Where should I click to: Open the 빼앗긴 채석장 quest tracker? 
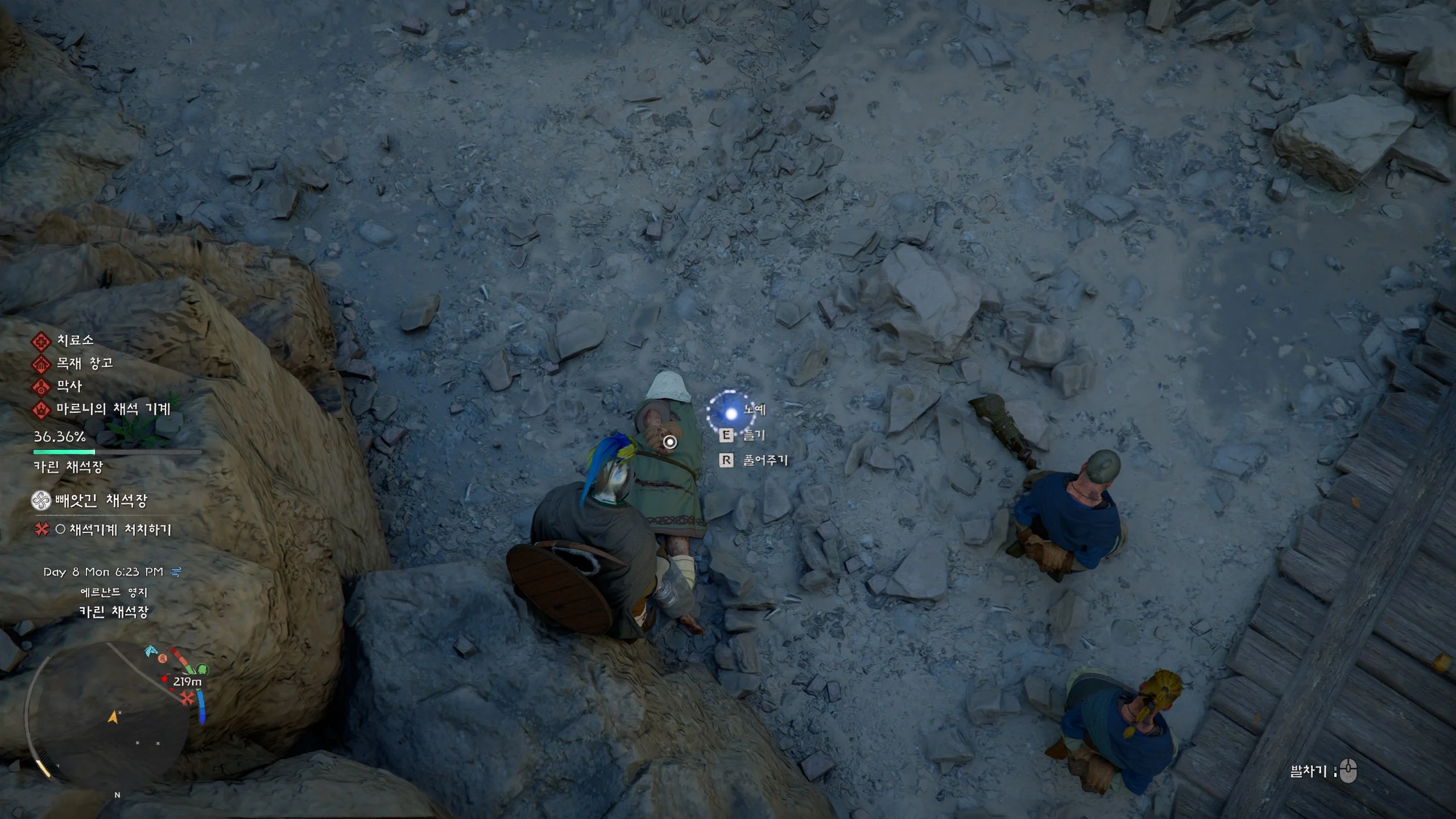(101, 501)
